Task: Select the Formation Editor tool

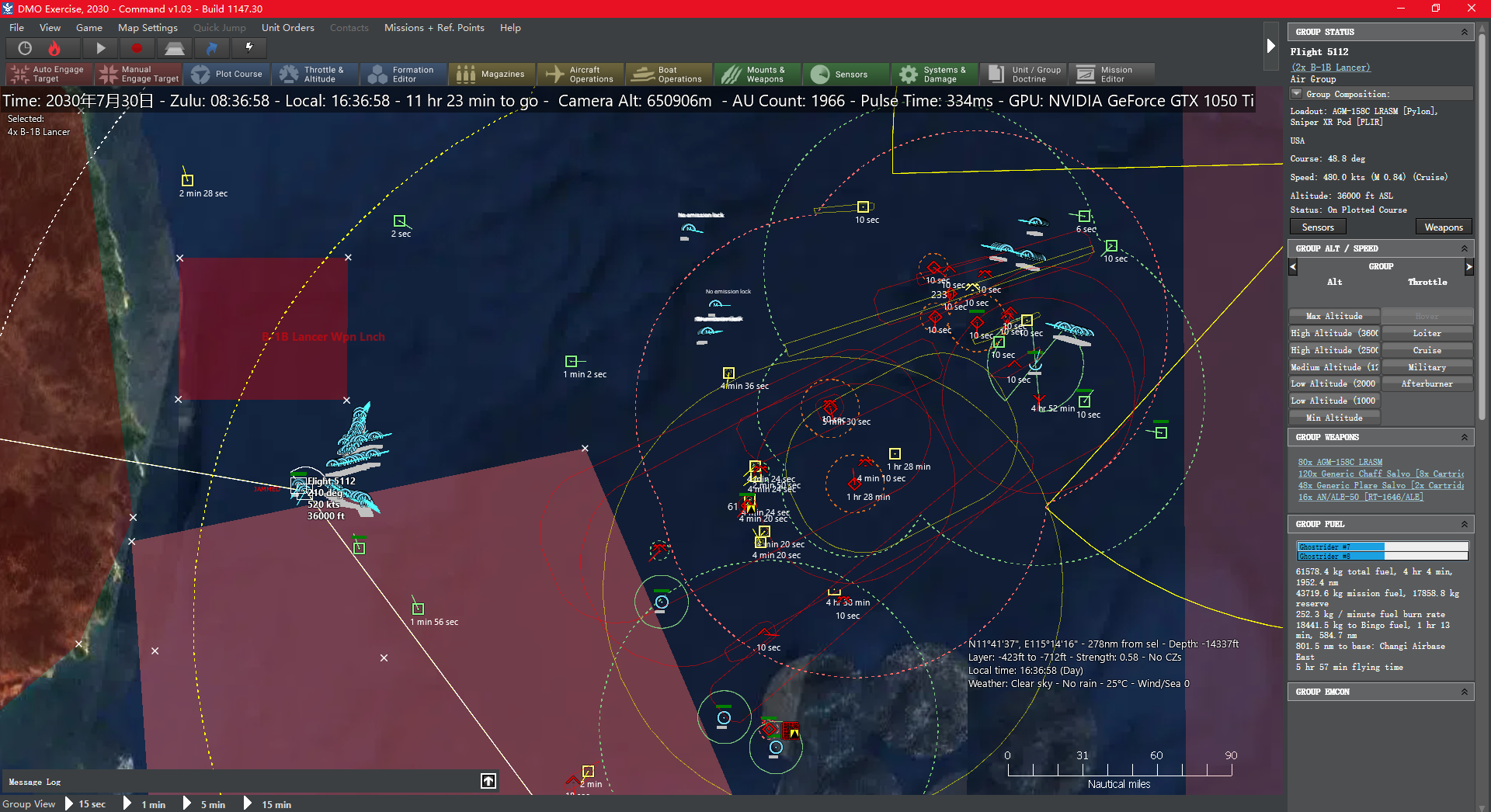Action: [x=403, y=74]
